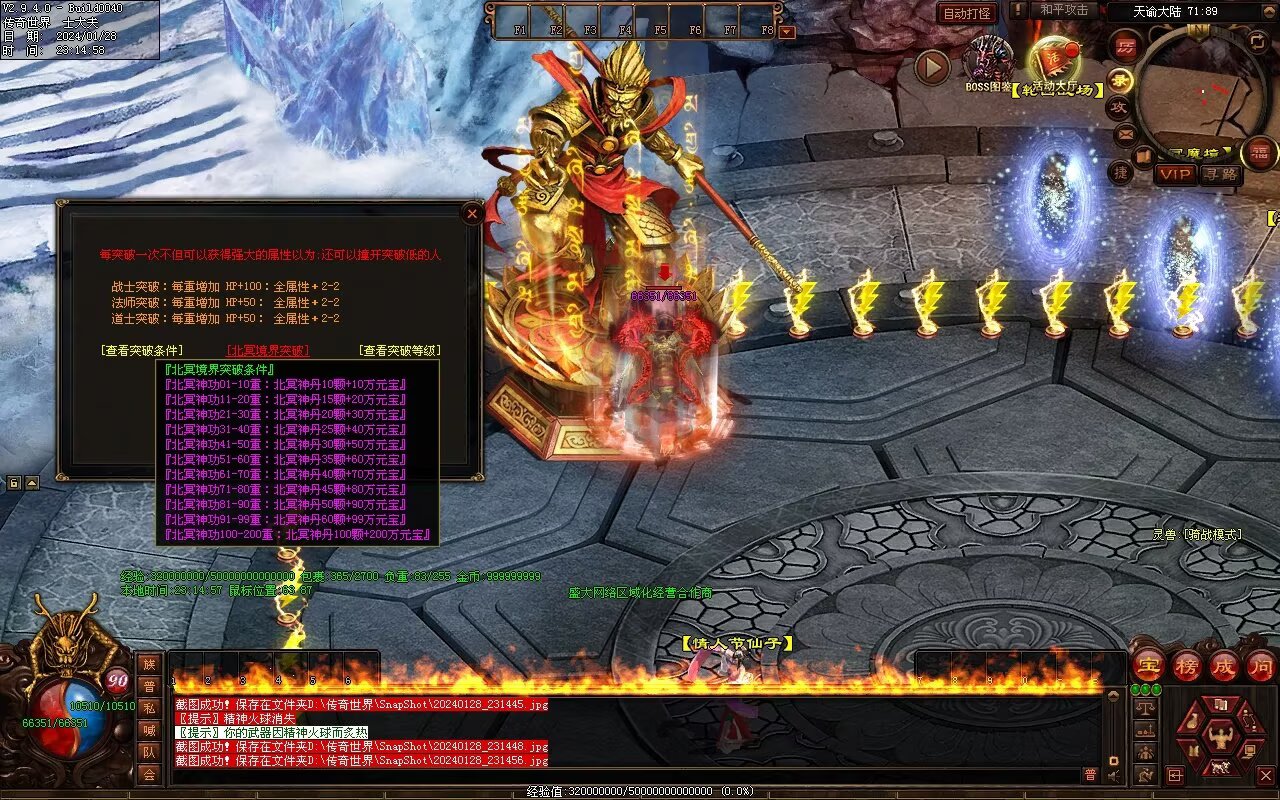
Task: Open the BOSS图鉴 icon
Action: pos(989,62)
